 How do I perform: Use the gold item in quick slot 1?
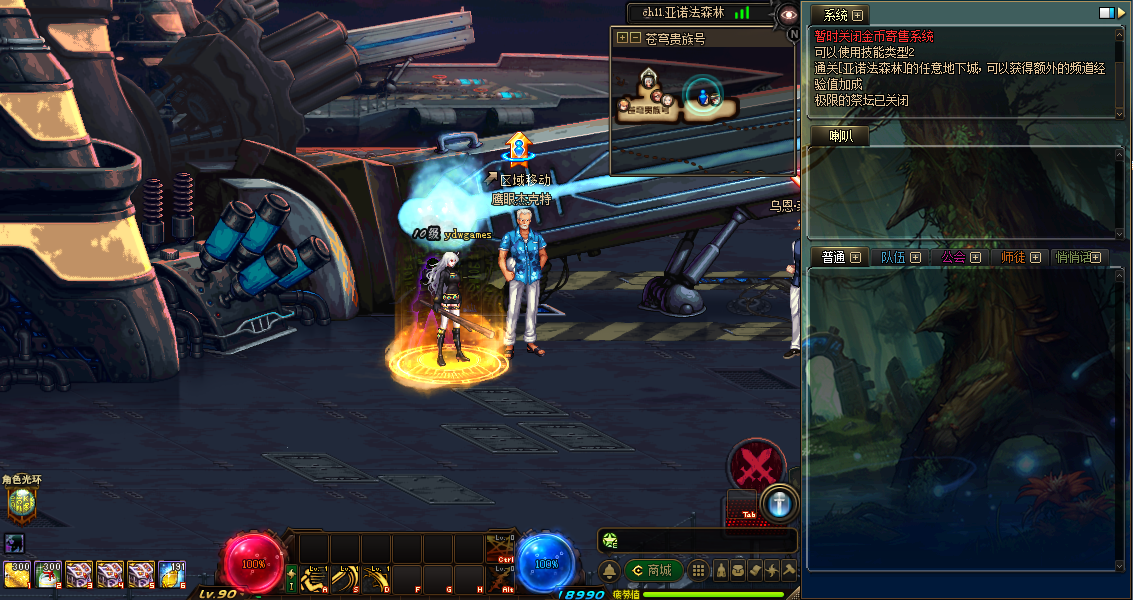point(17,573)
